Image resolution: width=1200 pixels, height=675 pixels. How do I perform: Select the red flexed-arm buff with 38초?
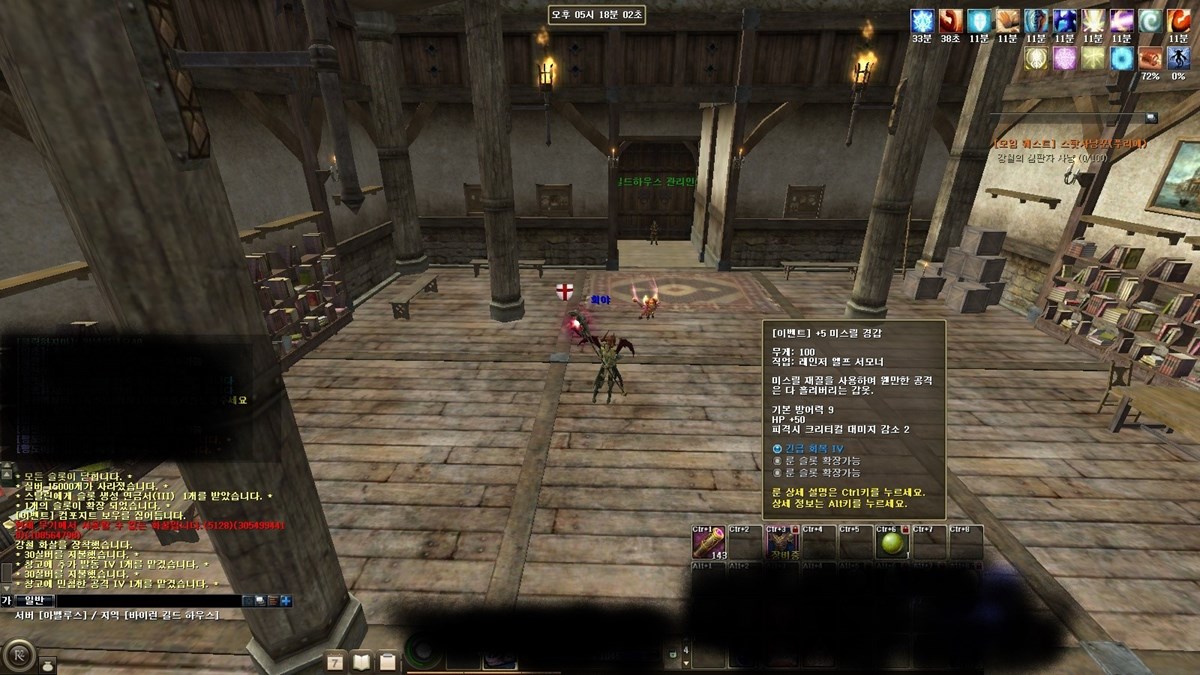pyautogui.click(x=949, y=21)
